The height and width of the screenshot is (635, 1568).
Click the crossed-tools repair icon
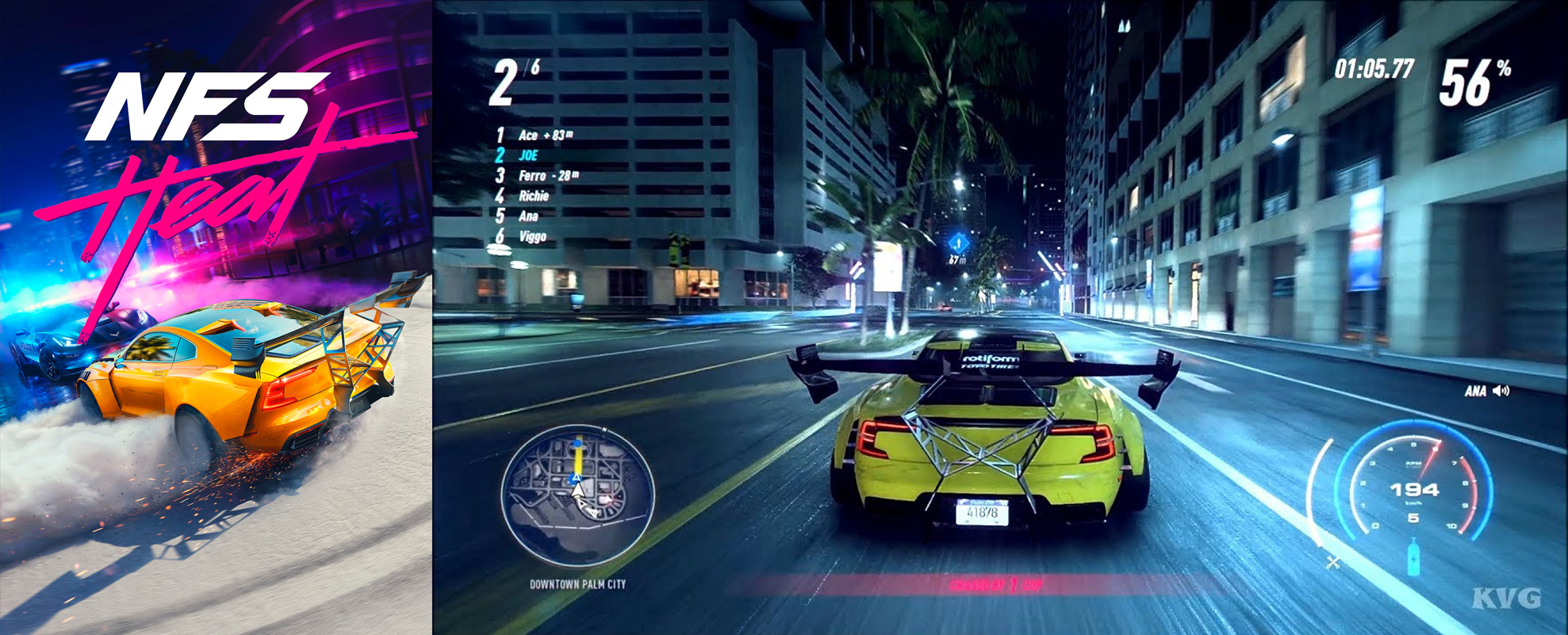point(1333,562)
